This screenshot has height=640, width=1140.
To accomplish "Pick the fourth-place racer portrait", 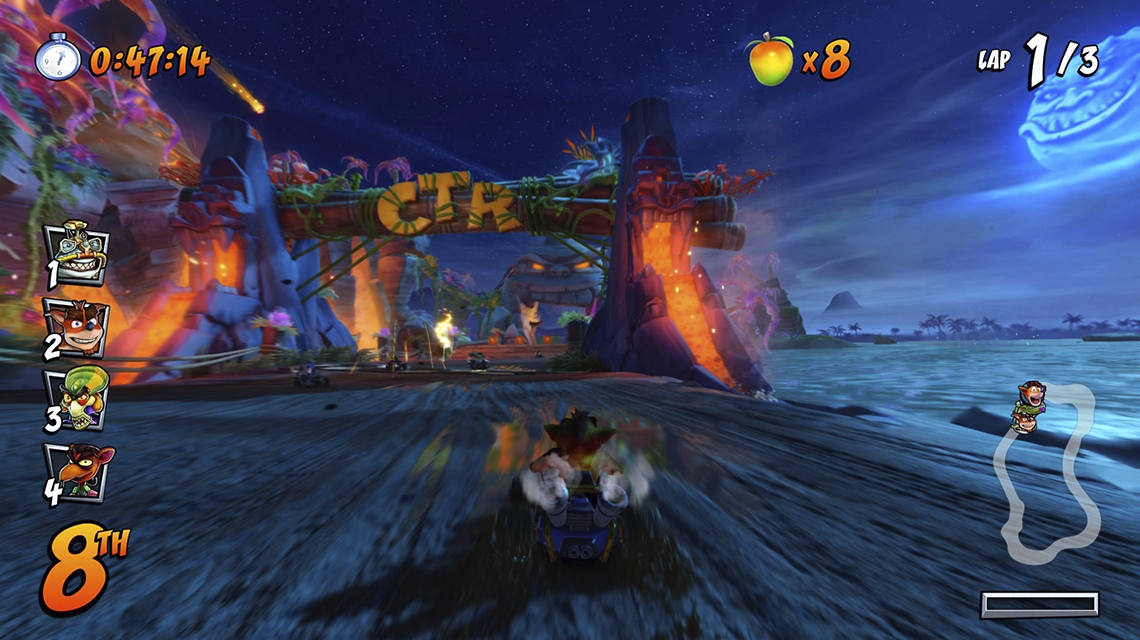I will [80, 472].
